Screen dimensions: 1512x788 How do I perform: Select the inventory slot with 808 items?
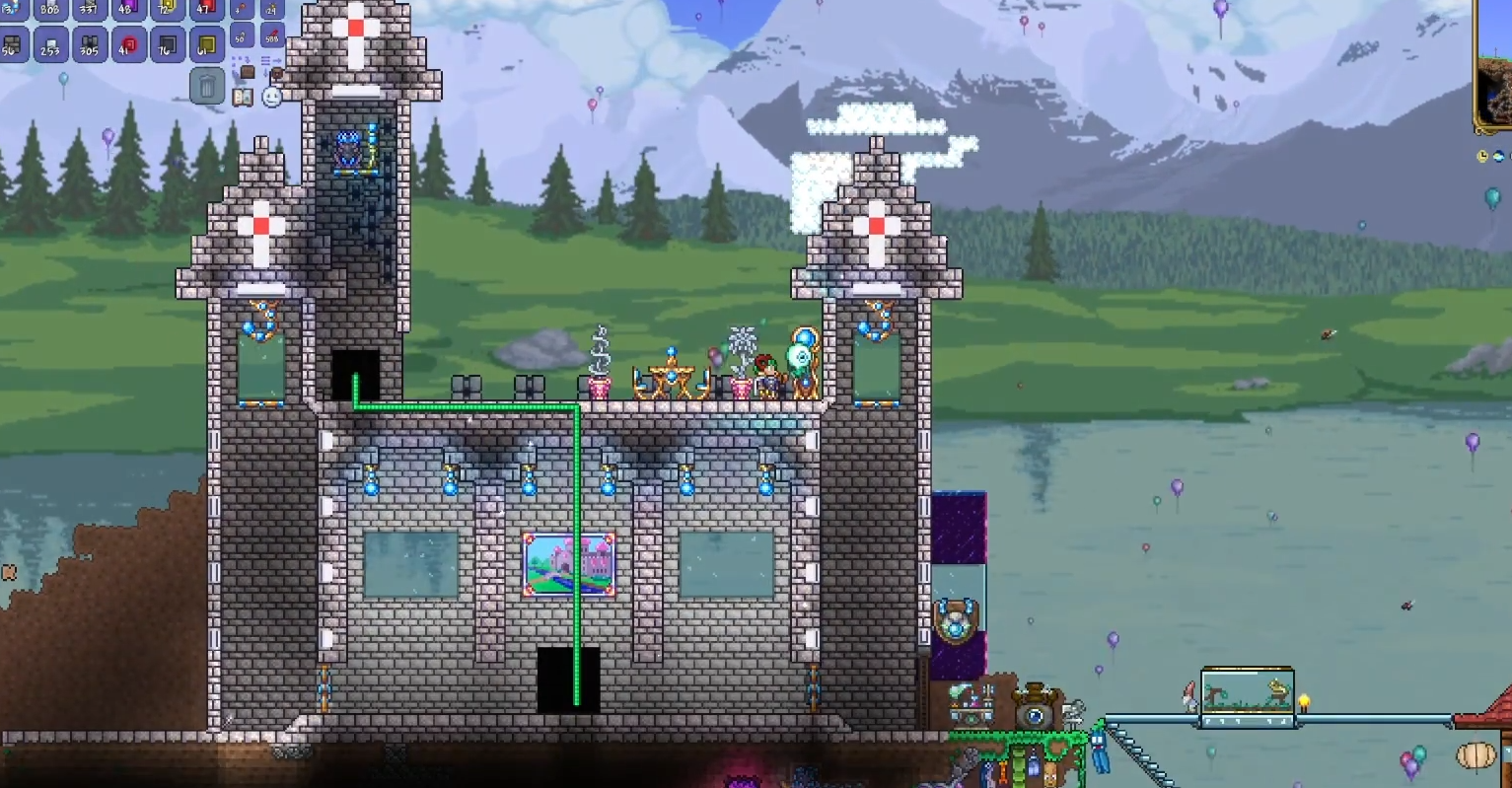pyautogui.click(x=50, y=9)
